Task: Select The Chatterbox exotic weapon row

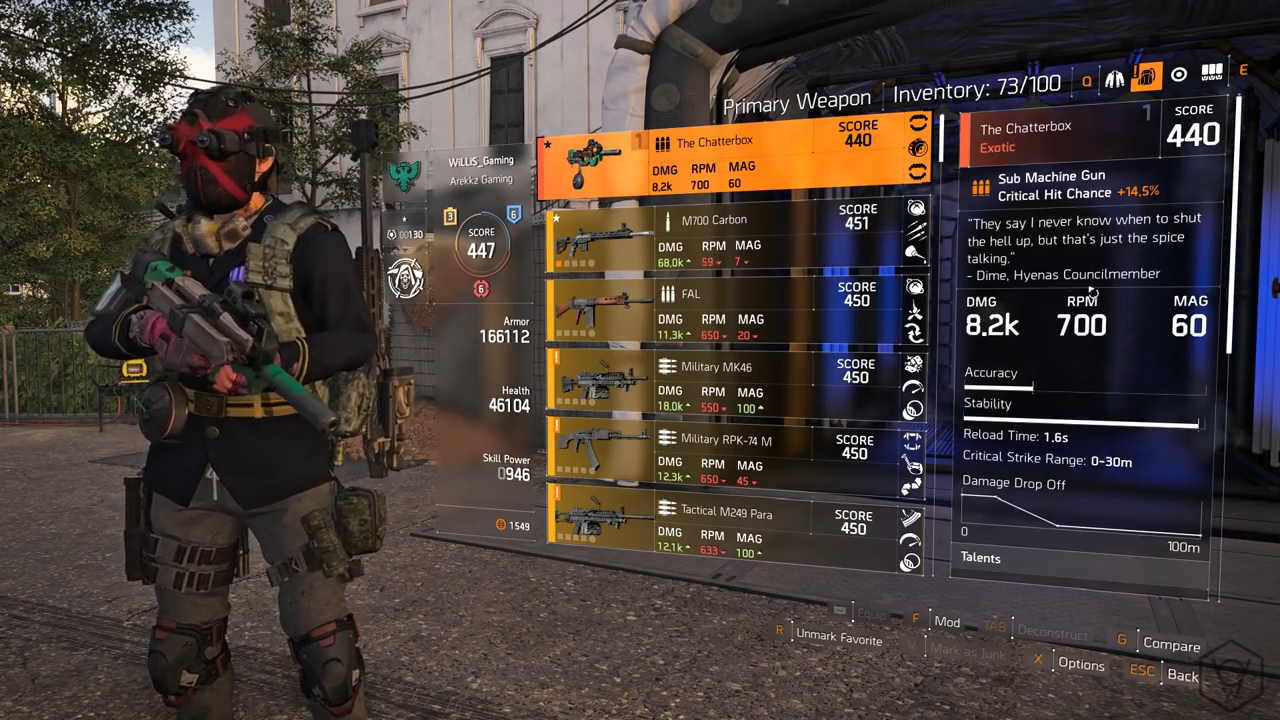Action: point(735,160)
